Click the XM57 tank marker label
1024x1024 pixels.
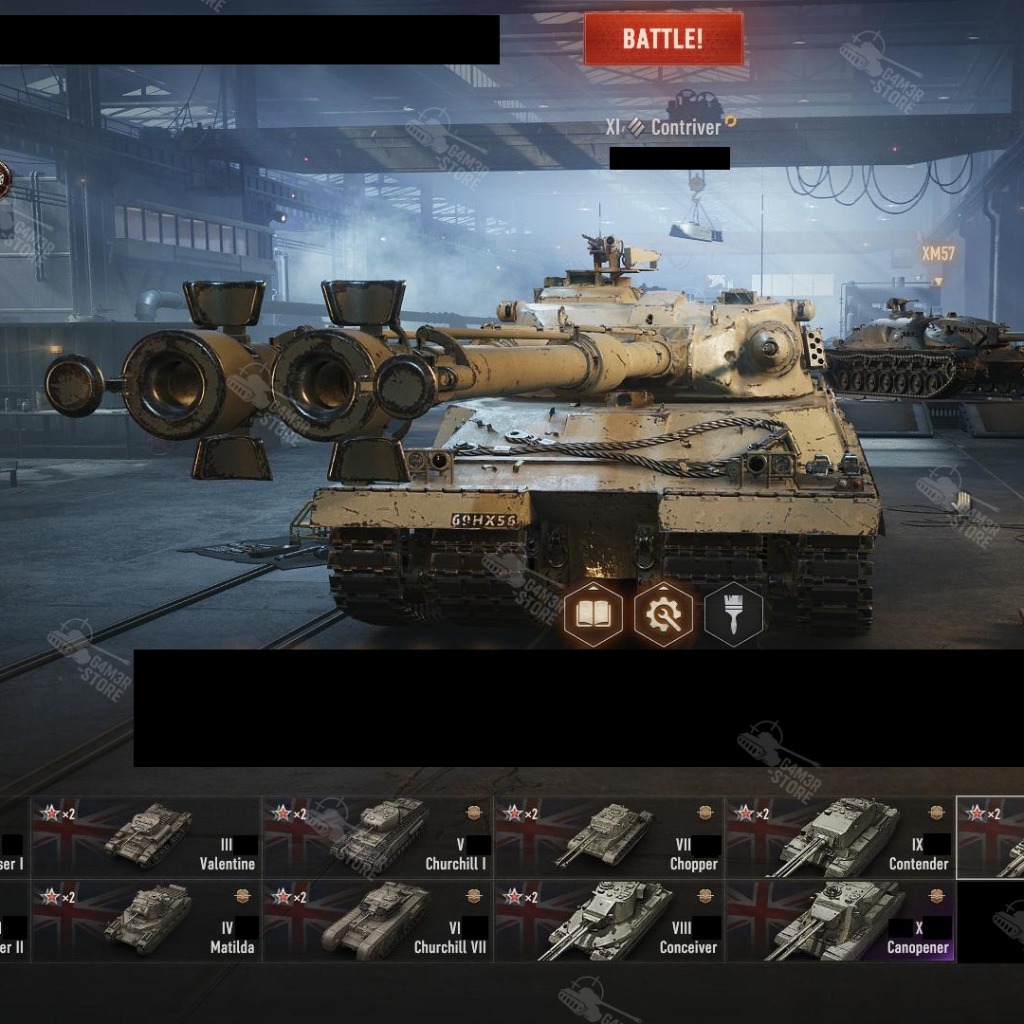938,254
